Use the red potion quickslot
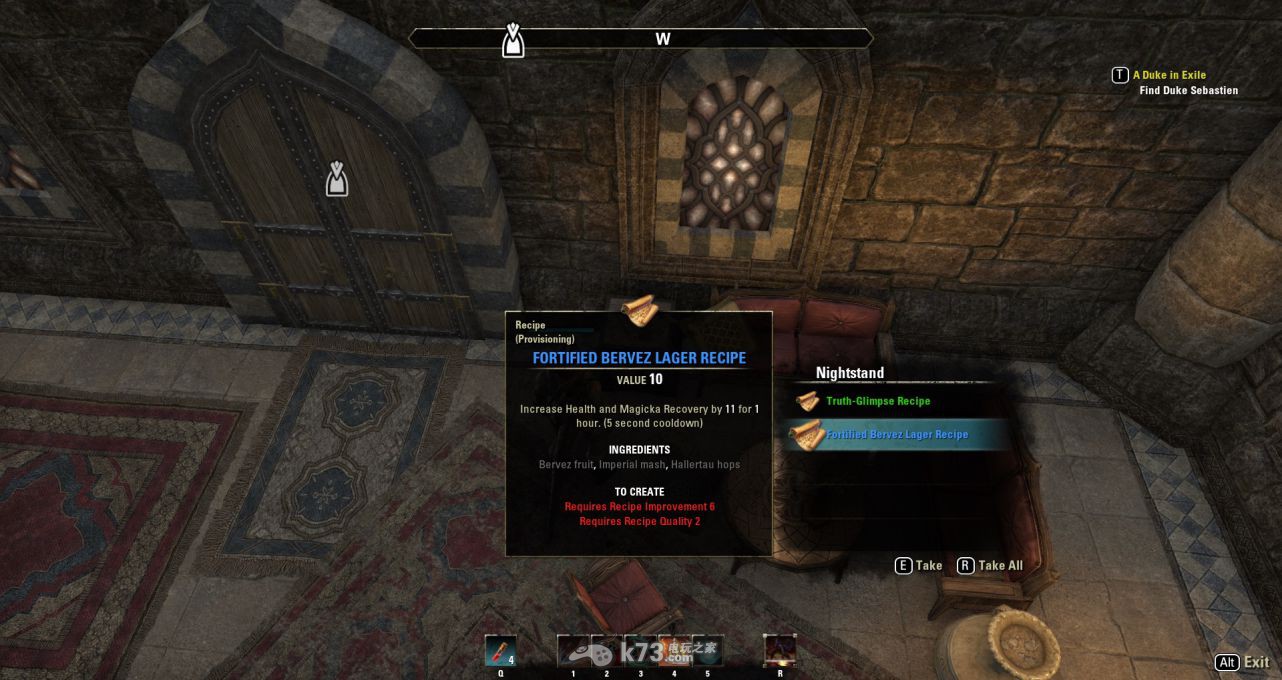Image resolution: width=1282 pixels, height=680 pixels. (x=500, y=650)
